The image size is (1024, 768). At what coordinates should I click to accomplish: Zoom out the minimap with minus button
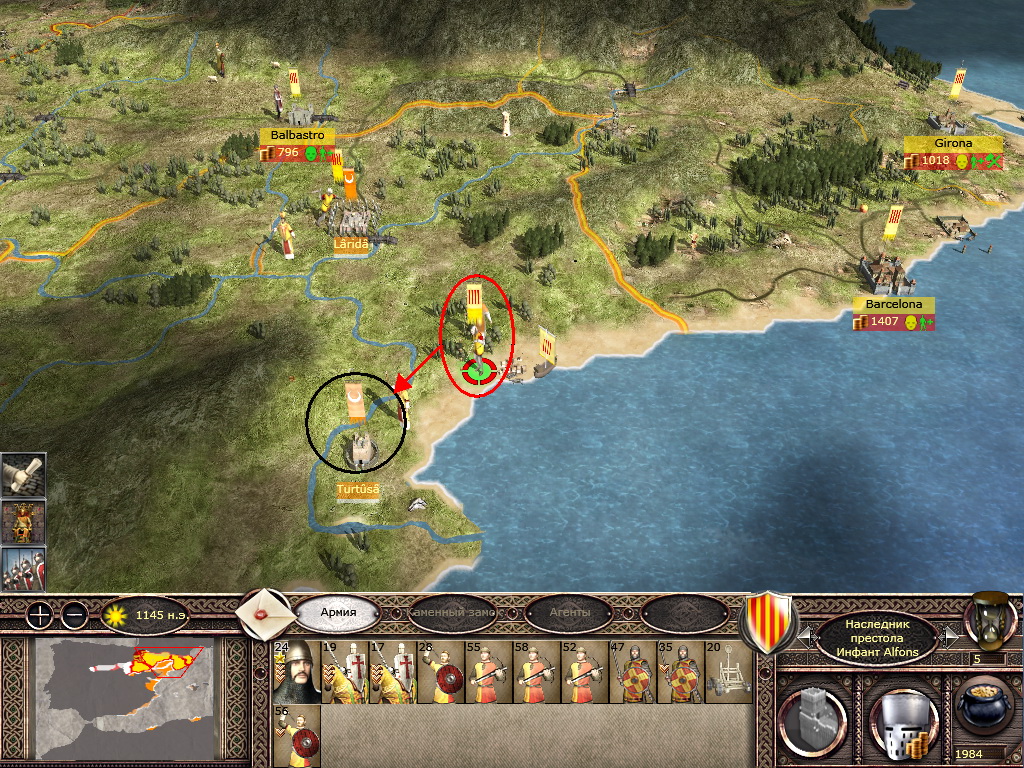[73, 615]
